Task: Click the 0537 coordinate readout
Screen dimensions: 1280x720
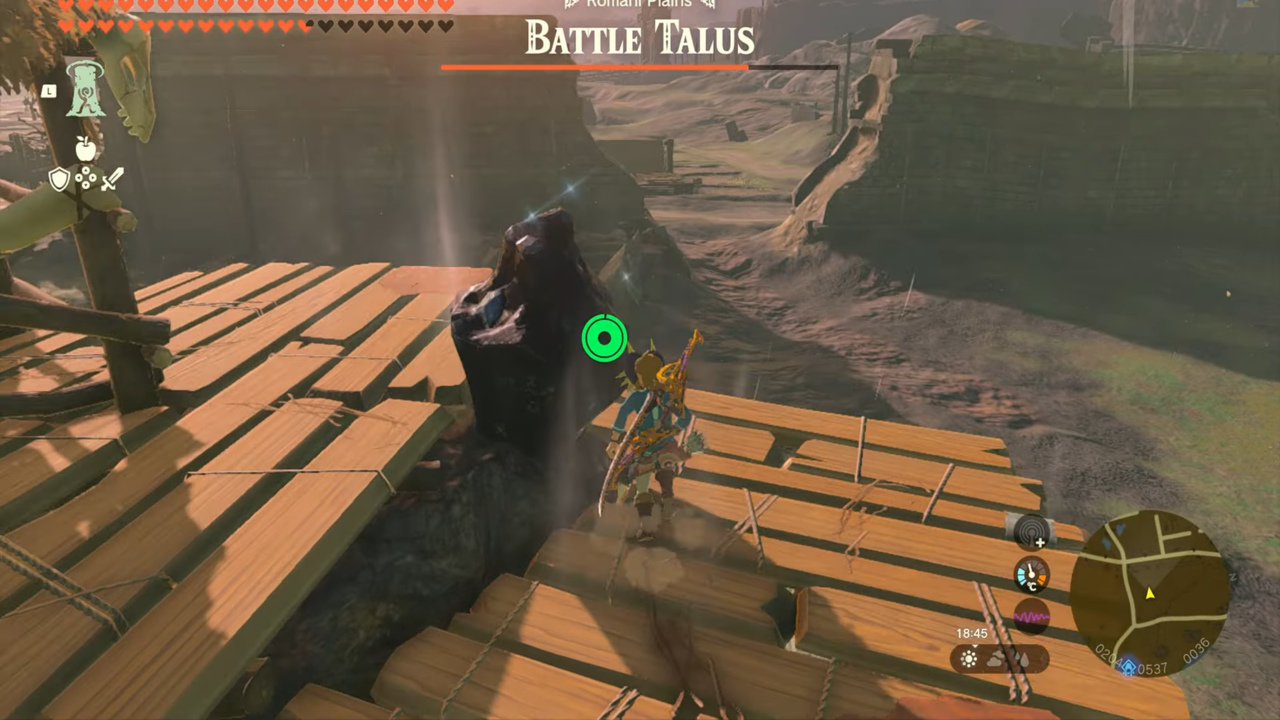Action: pyautogui.click(x=1152, y=668)
